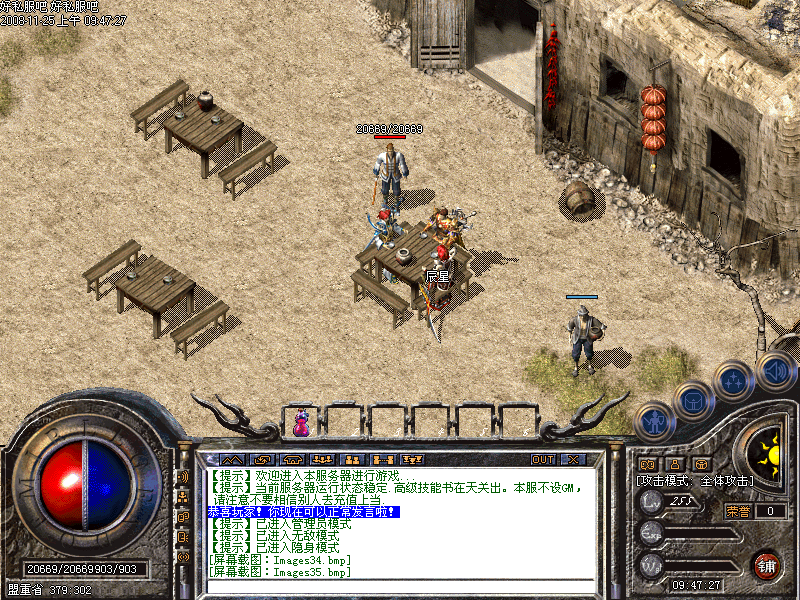
Task: Click the 荣誉 honor label
Action: [x=738, y=511]
